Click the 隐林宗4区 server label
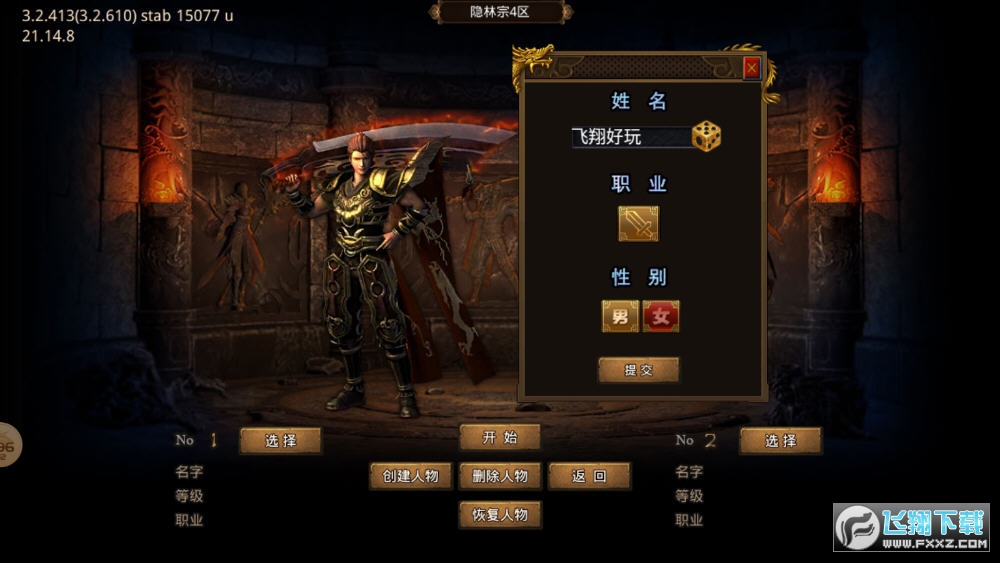Image resolution: width=1000 pixels, height=563 pixels. pyautogui.click(x=500, y=12)
